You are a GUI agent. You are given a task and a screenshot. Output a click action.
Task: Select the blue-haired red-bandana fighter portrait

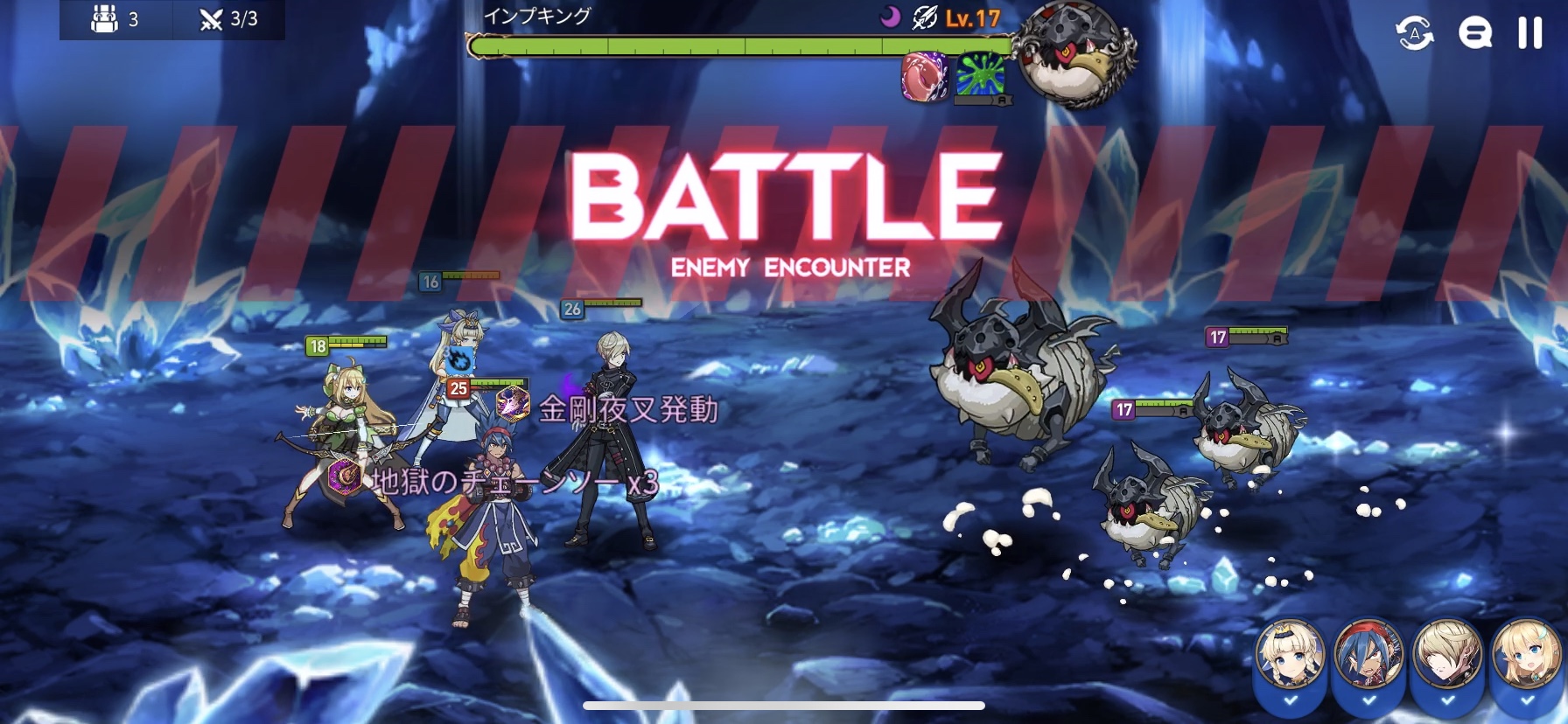click(x=1368, y=656)
